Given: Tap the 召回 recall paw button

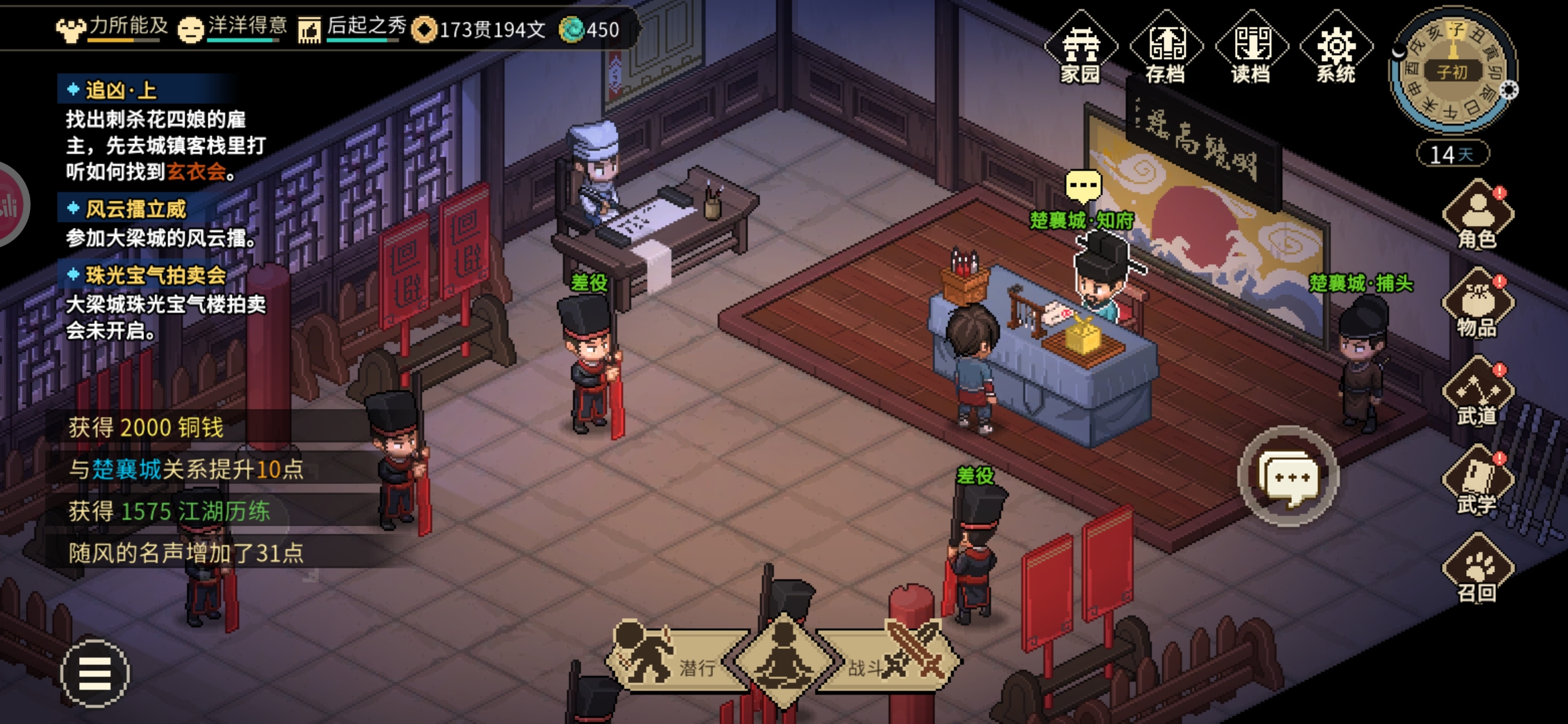Looking at the screenshot, I should click(1478, 570).
